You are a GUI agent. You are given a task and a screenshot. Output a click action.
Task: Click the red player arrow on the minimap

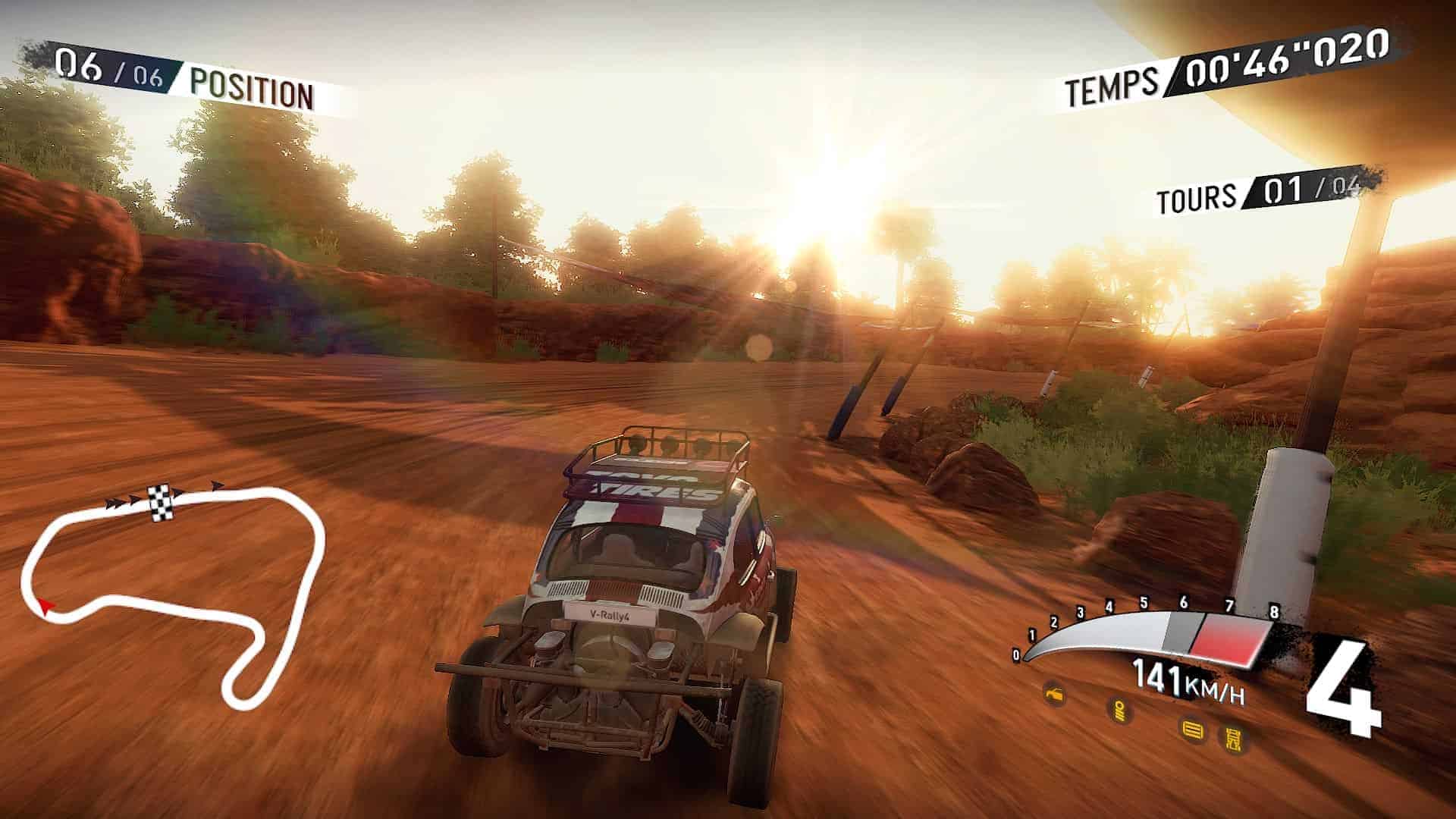[45, 605]
